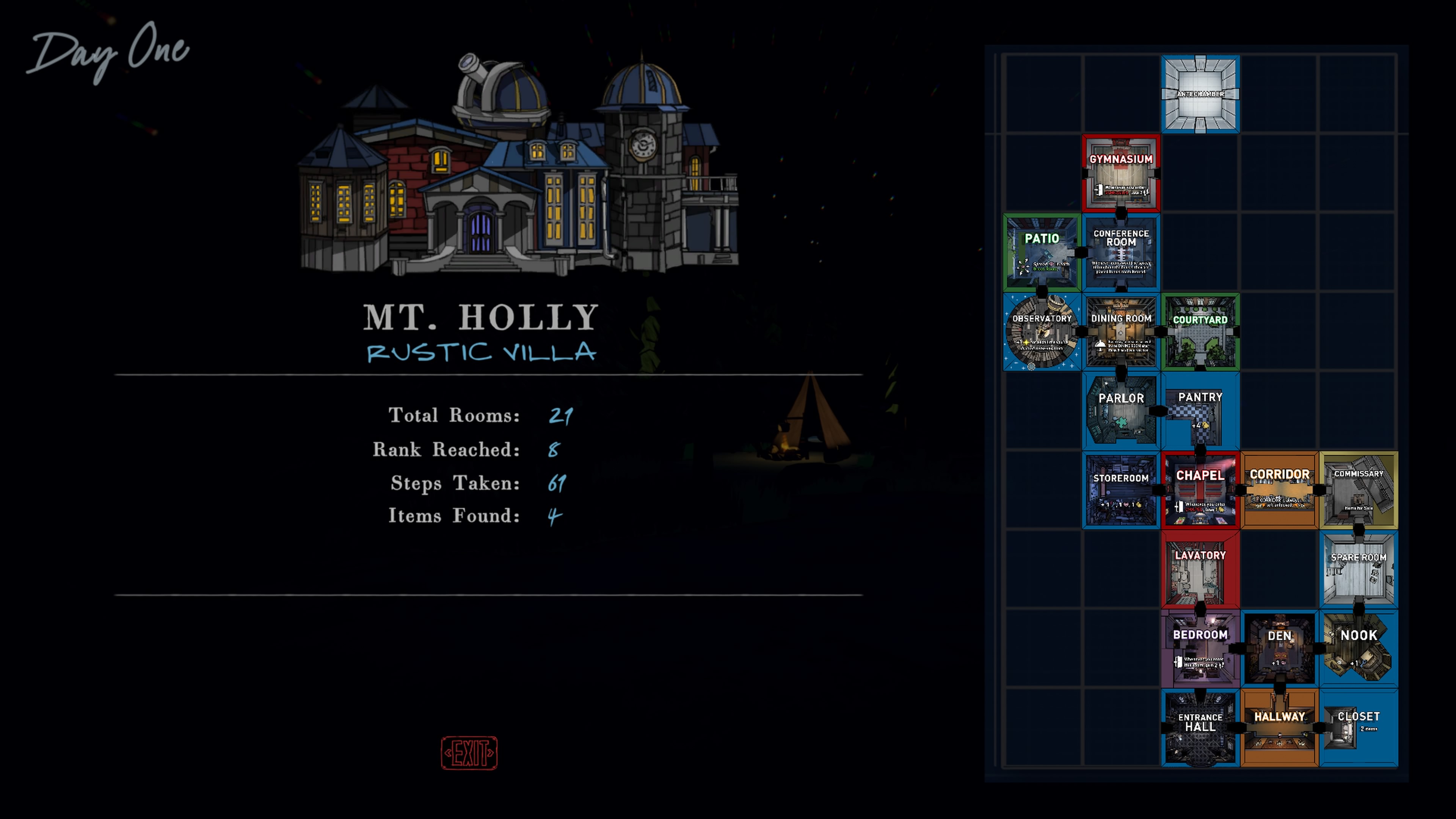Choose the Spare Room tile
The height and width of the screenshot is (819, 1456).
[x=1358, y=569]
